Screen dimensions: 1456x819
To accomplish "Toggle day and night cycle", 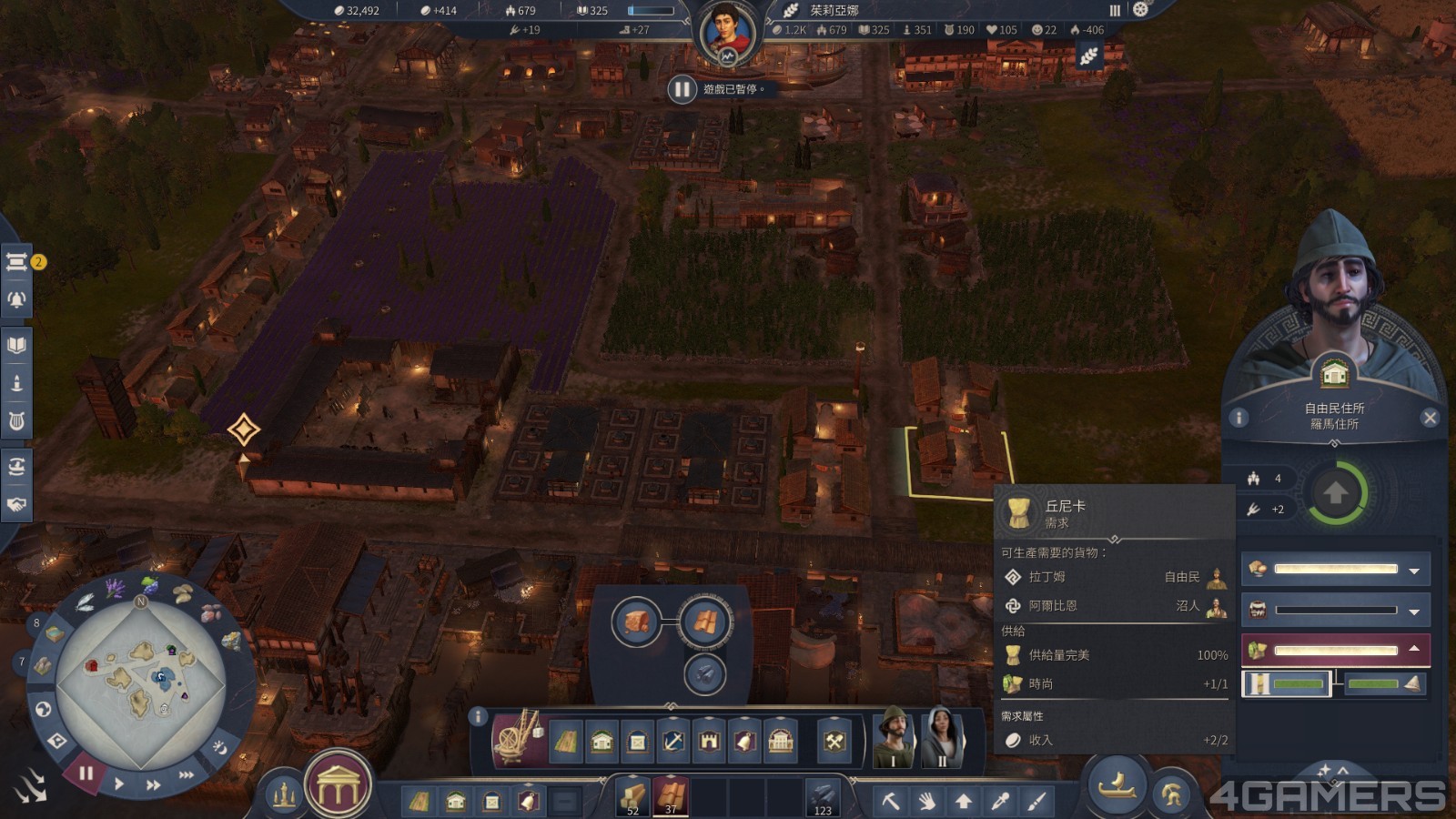I will pos(219,747).
